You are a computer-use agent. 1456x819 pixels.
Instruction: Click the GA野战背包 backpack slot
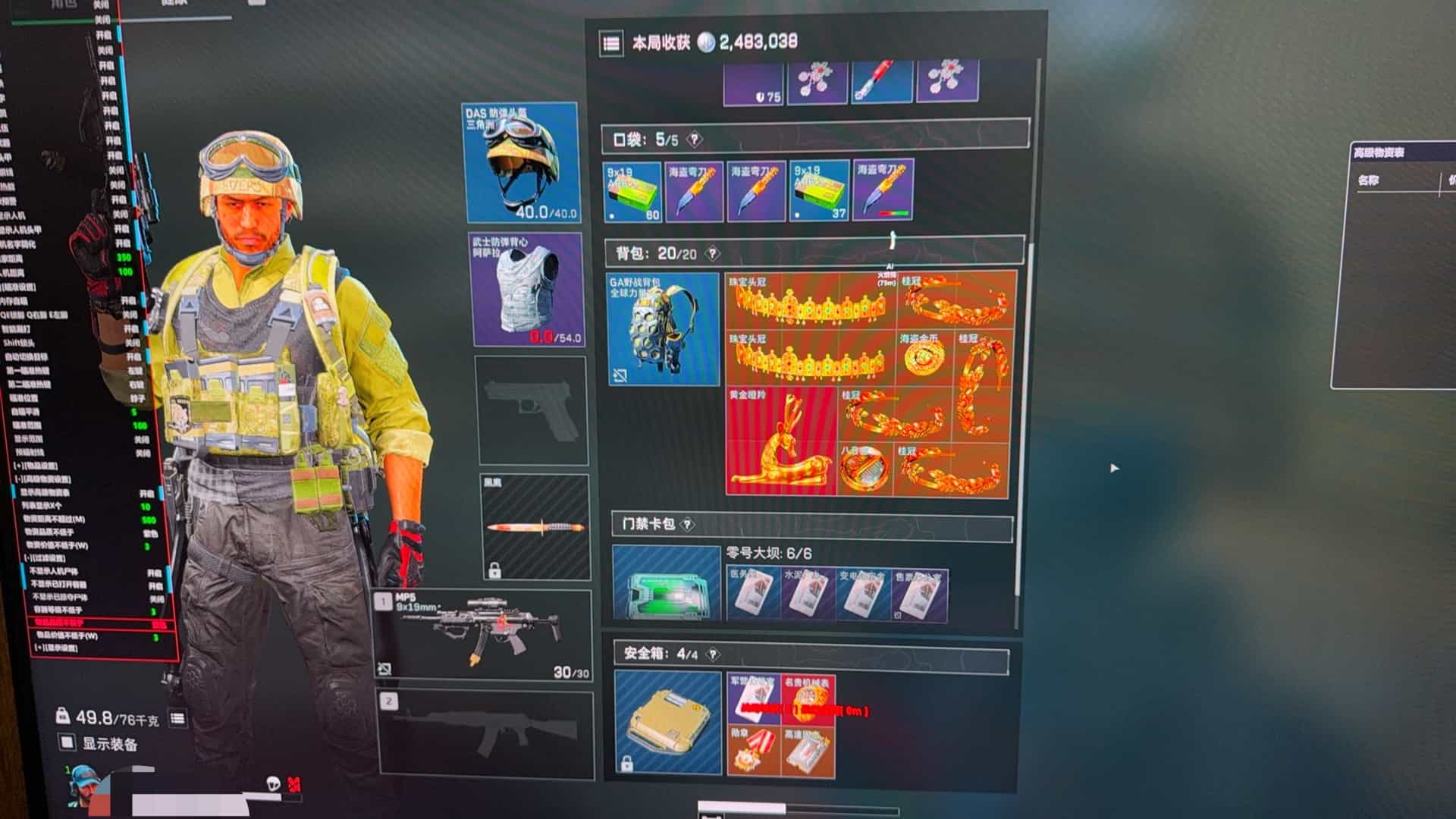click(663, 329)
